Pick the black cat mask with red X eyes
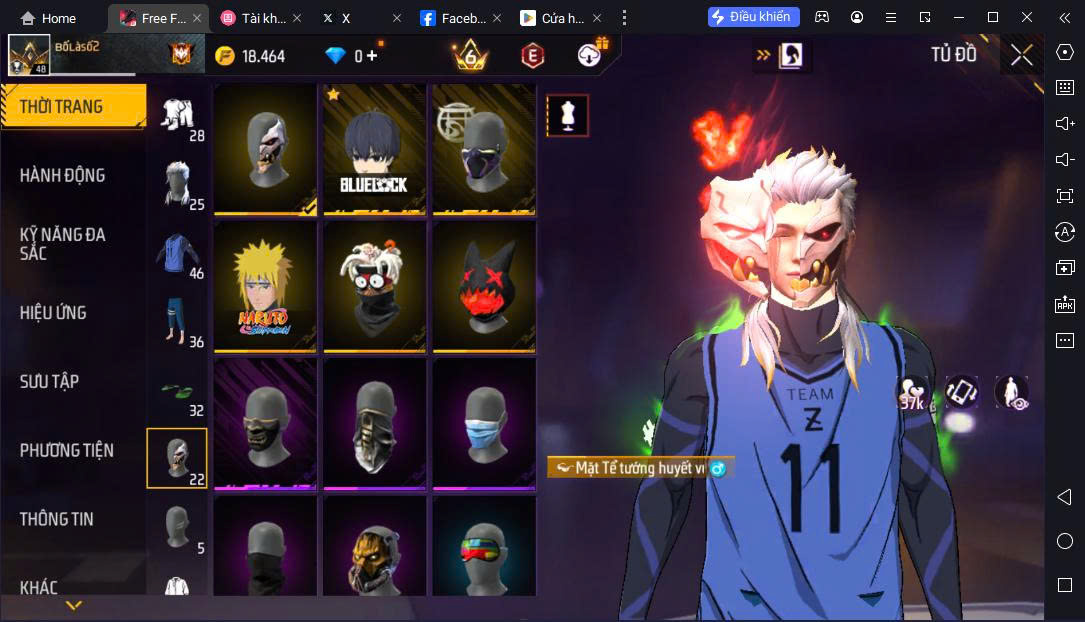 tap(484, 286)
